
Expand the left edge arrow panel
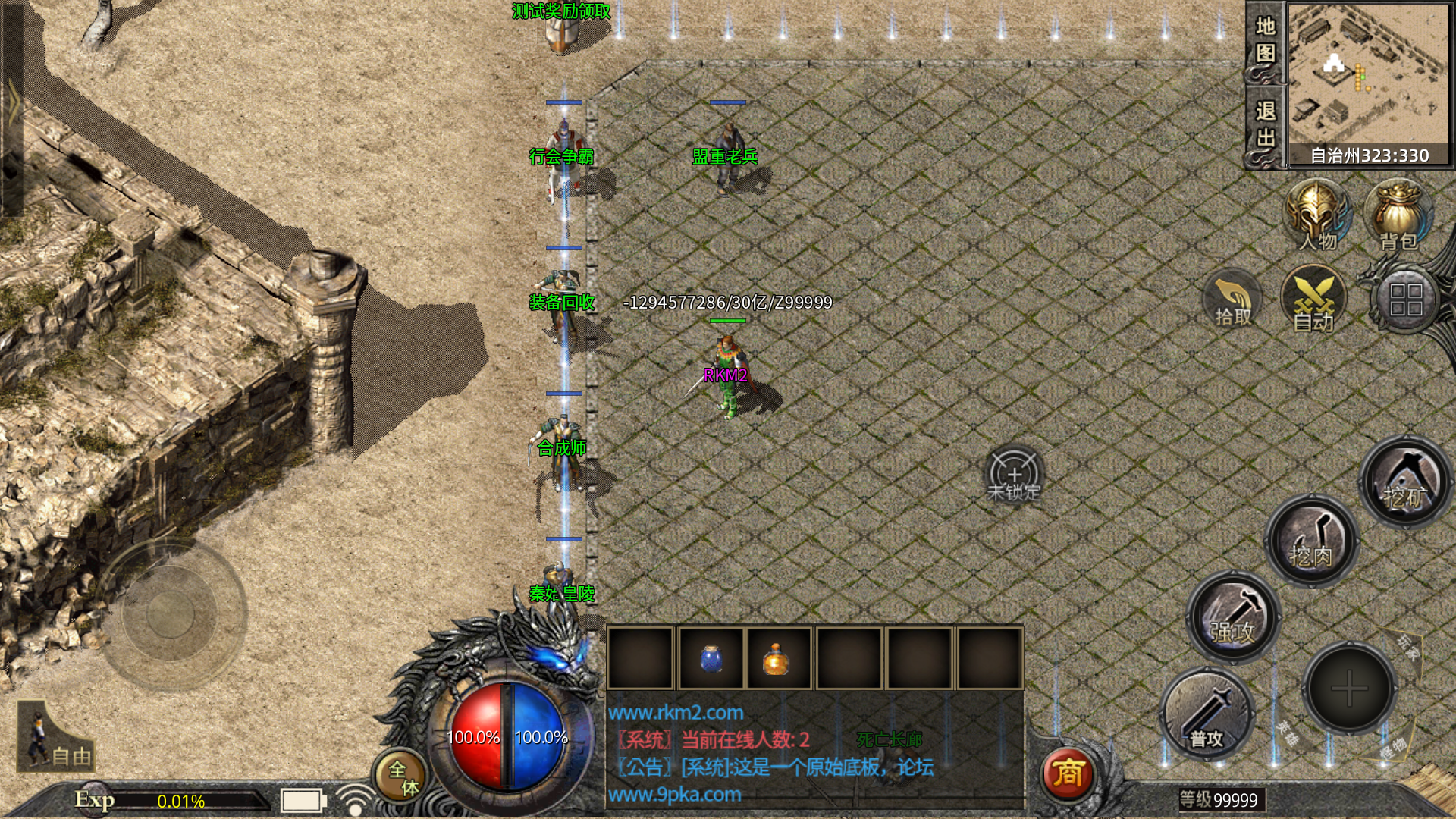pos(13,106)
